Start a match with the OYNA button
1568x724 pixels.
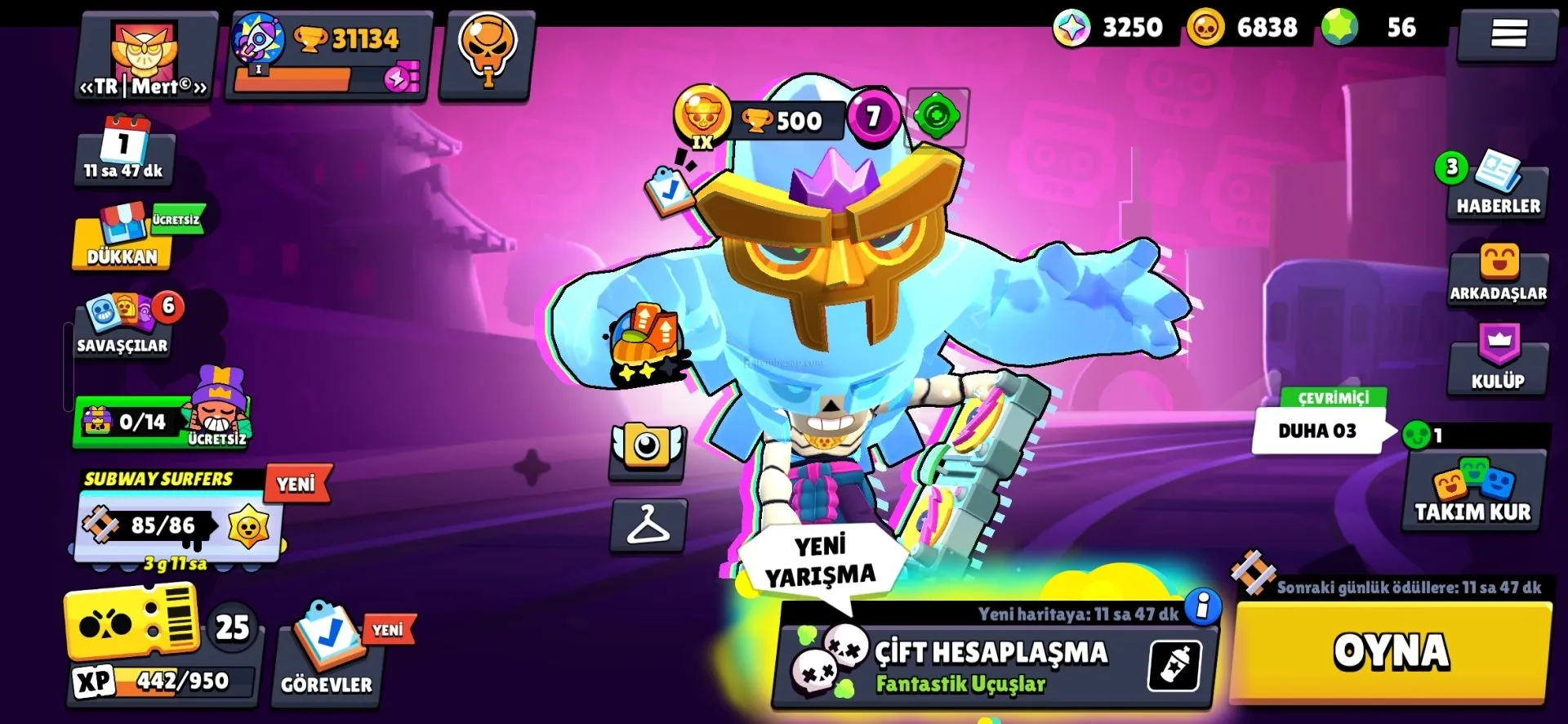(x=1391, y=651)
